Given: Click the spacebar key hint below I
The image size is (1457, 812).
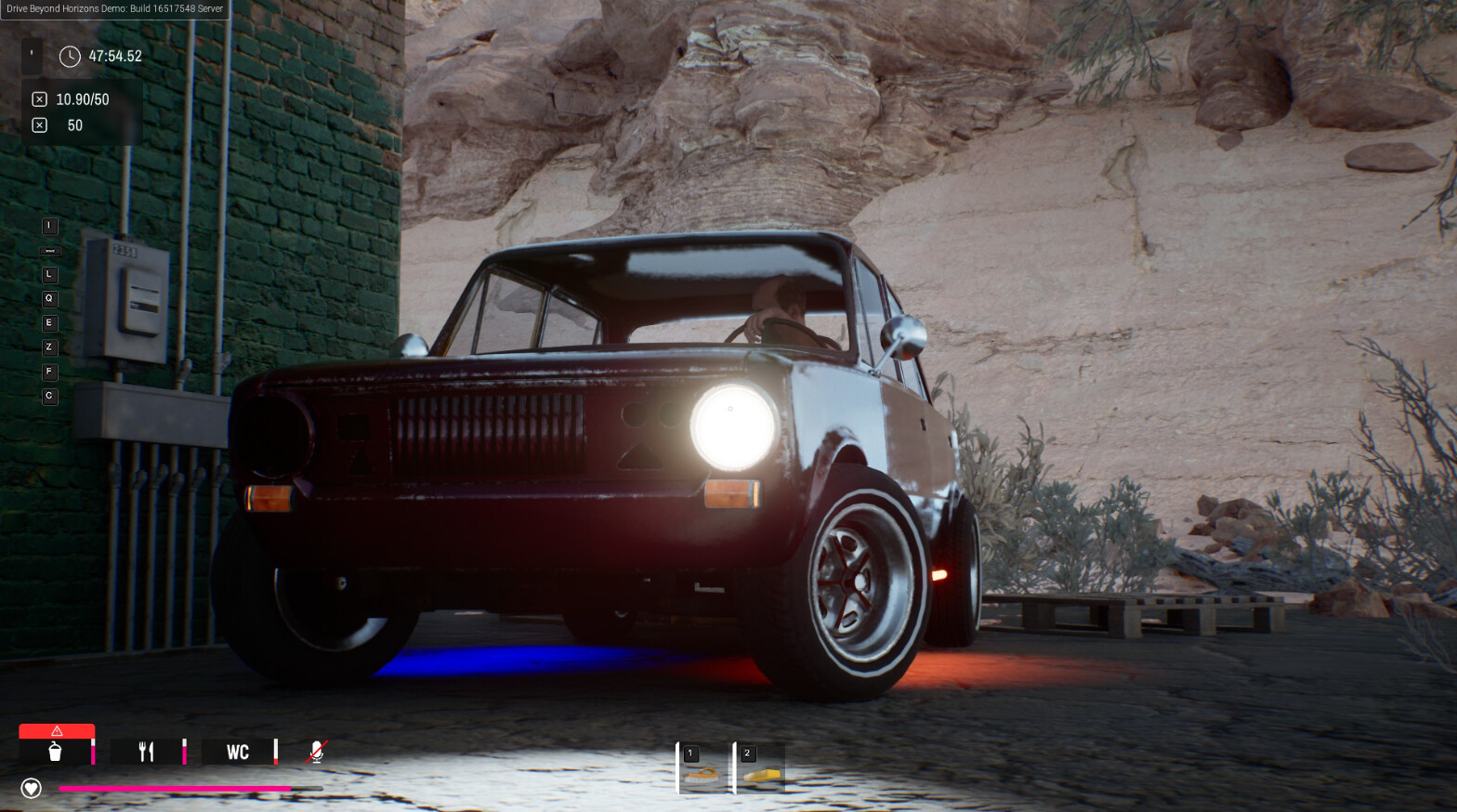Looking at the screenshot, I should click(49, 250).
